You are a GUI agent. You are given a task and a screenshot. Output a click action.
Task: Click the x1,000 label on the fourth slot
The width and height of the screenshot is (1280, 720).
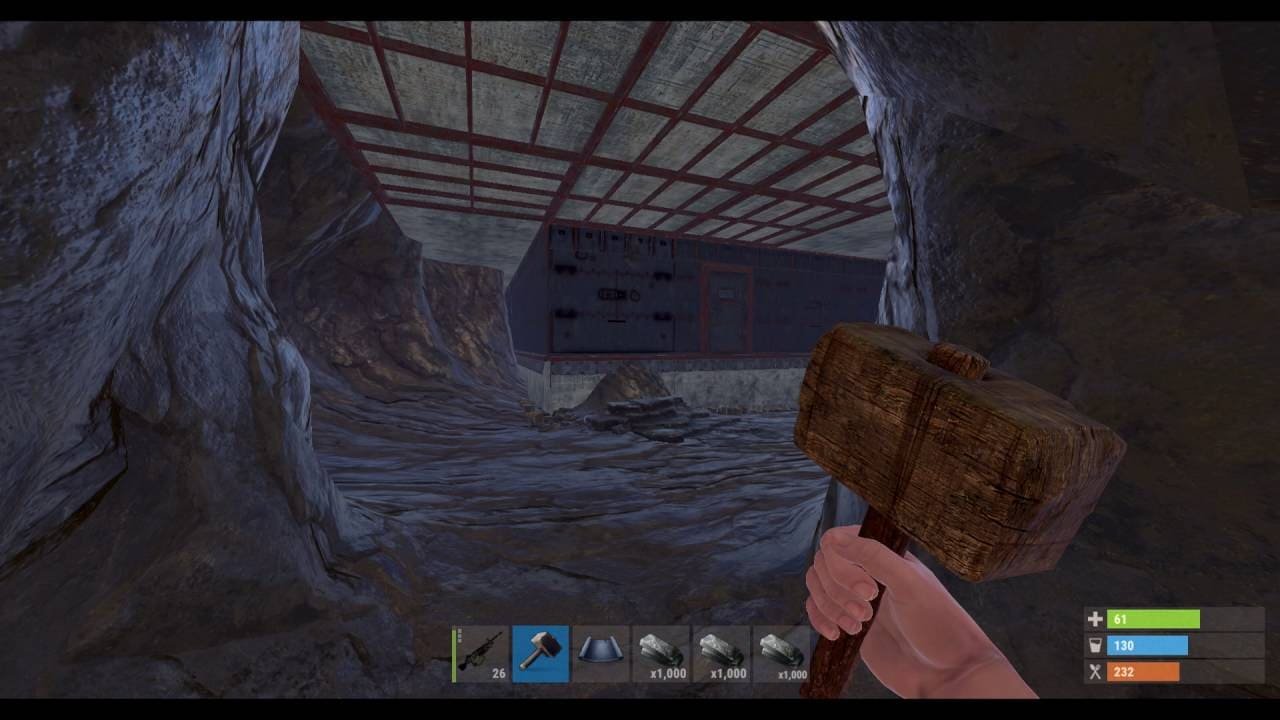coord(669,673)
